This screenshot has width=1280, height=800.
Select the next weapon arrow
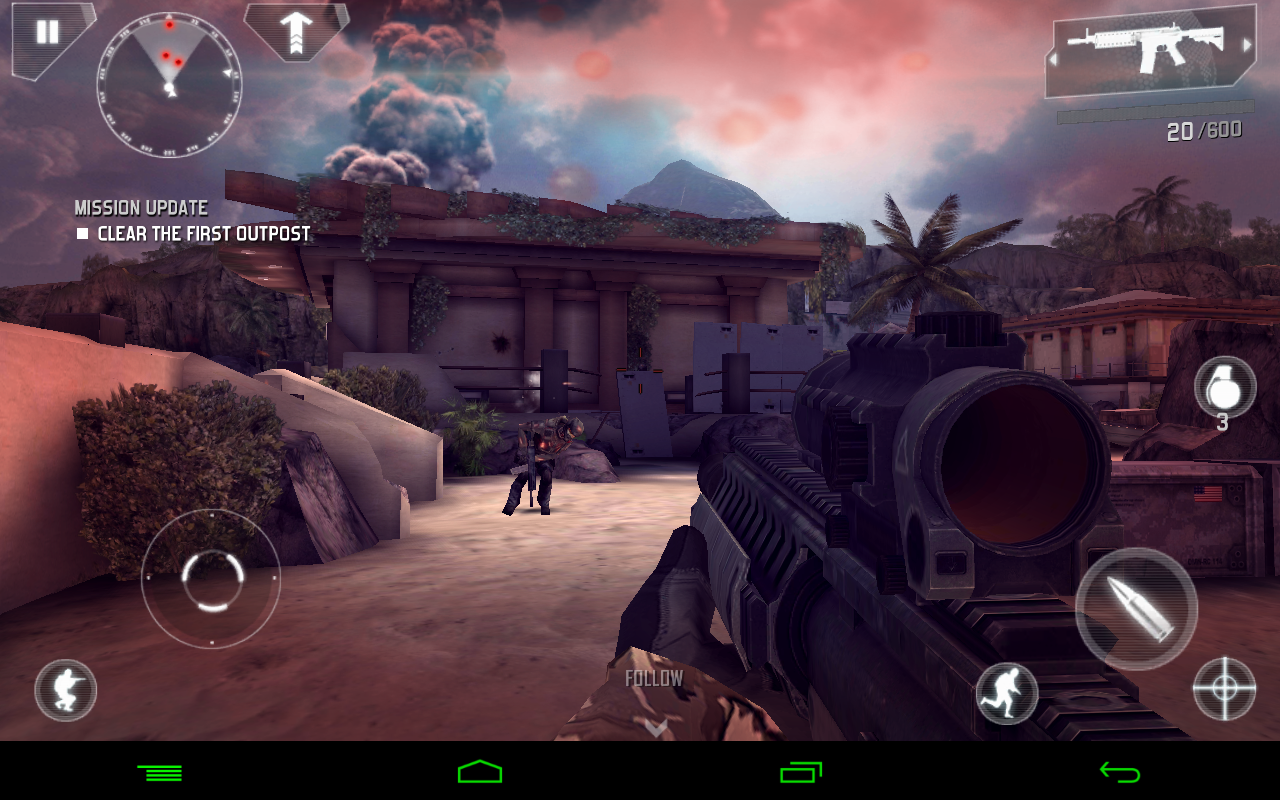tap(1246, 45)
